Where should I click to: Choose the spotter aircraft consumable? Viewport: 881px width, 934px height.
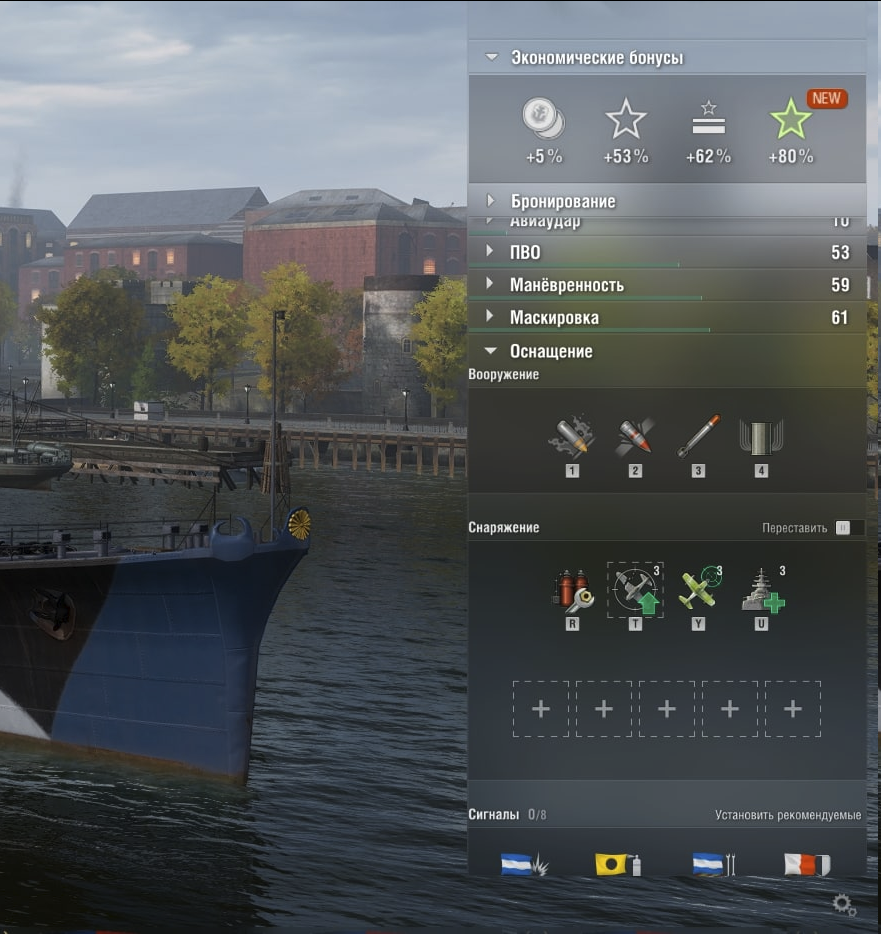pyautogui.click(x=698, y=590)
